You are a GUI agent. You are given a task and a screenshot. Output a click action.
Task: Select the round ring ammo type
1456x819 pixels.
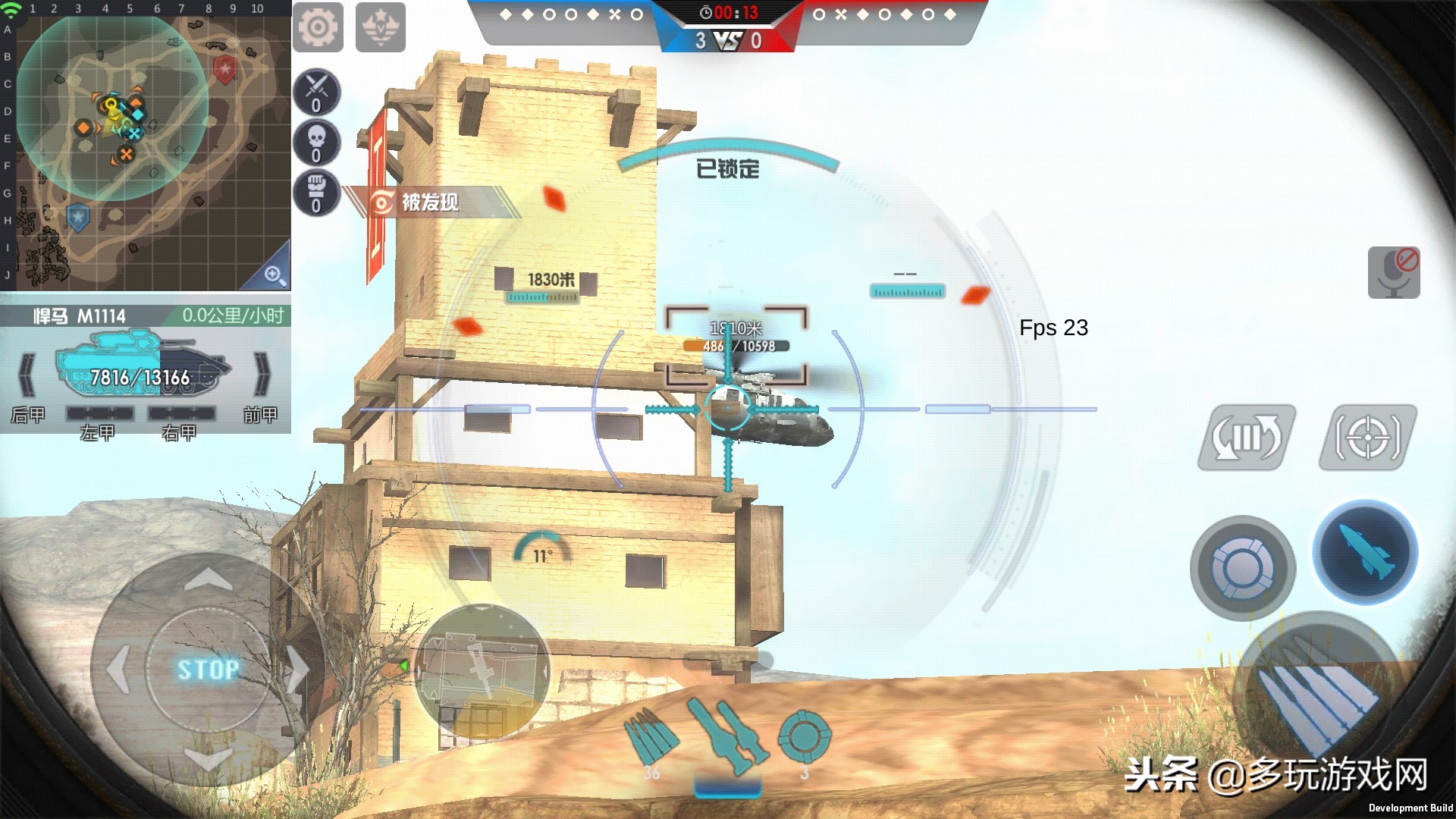click(805, 736)
